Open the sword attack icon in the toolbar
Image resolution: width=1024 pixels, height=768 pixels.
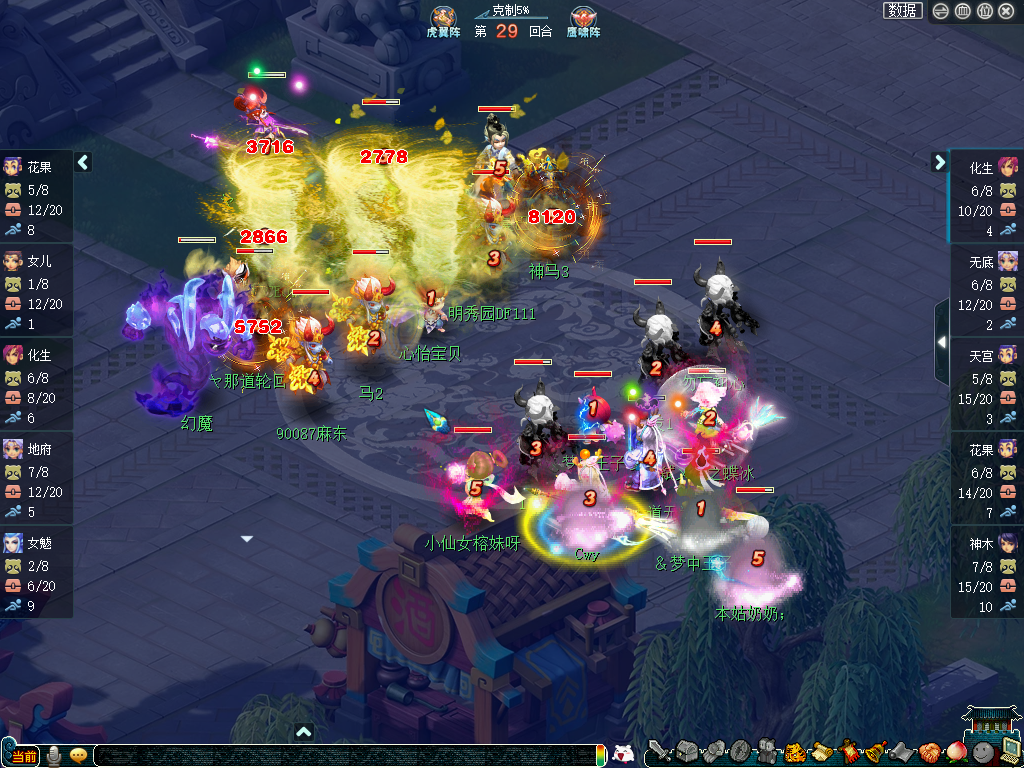(x=658, y=751)
